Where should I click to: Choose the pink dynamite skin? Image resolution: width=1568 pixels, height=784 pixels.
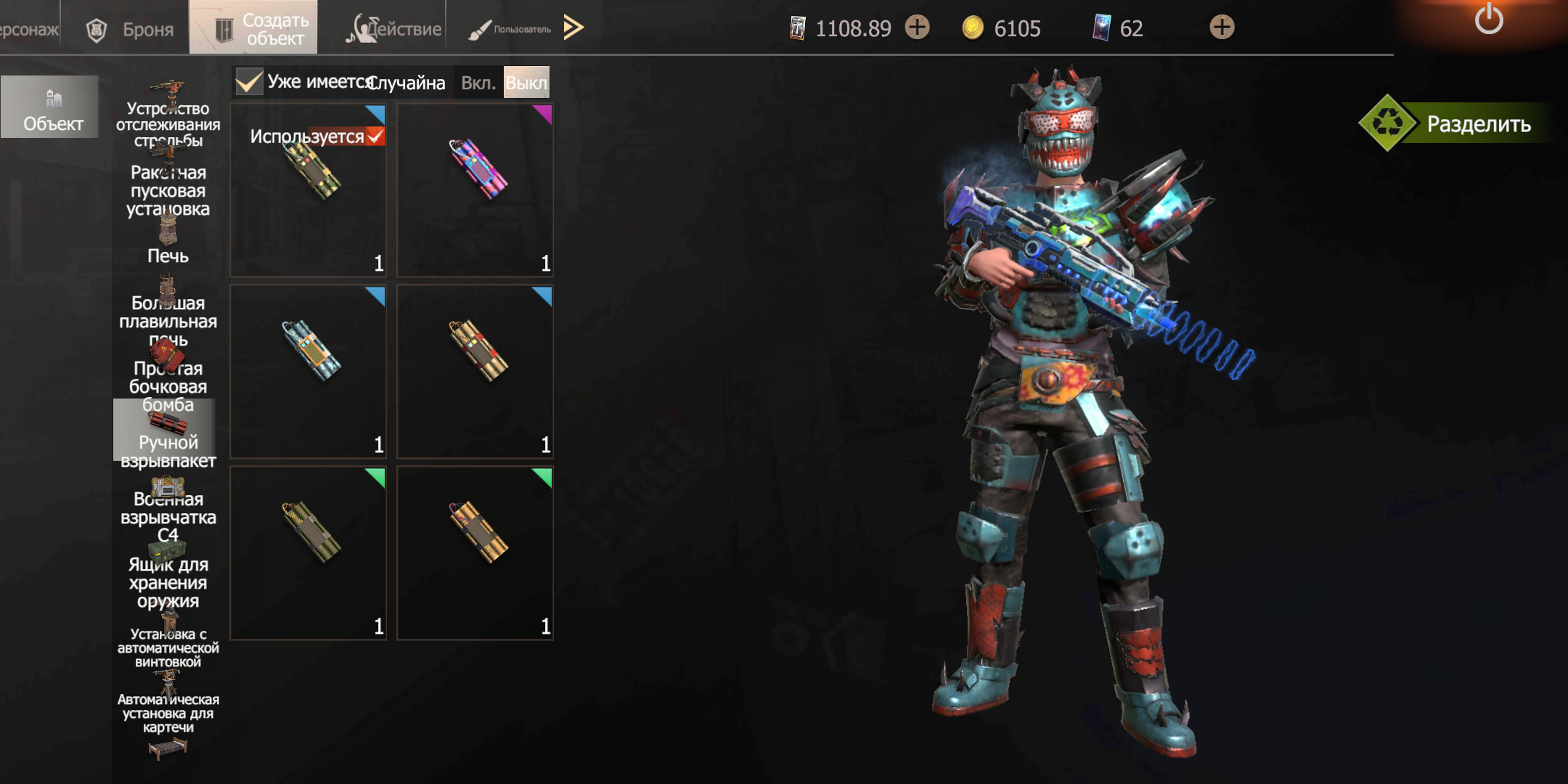click(475, 190)
